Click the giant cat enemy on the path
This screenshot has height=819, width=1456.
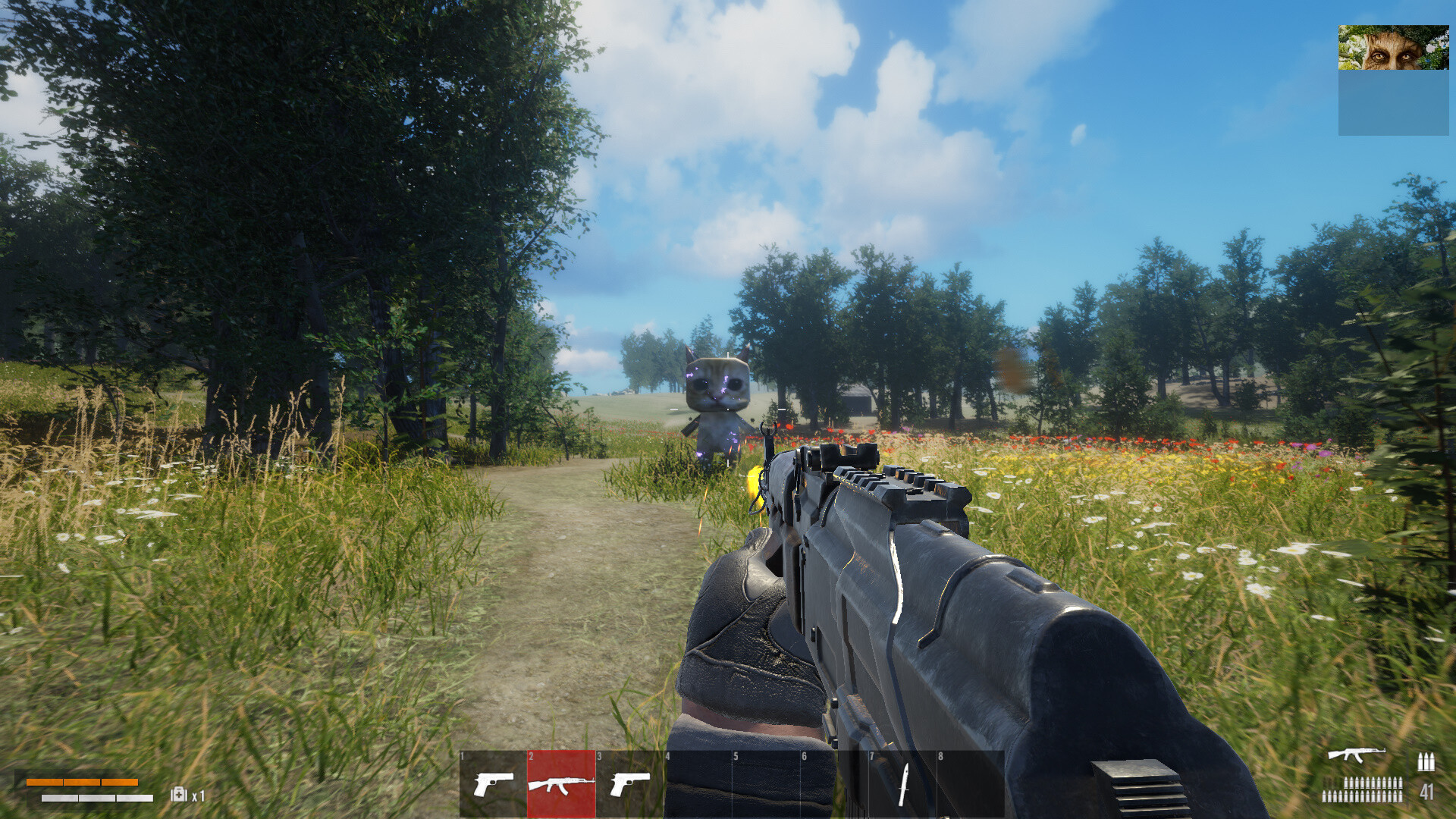[x=717, y=394]
